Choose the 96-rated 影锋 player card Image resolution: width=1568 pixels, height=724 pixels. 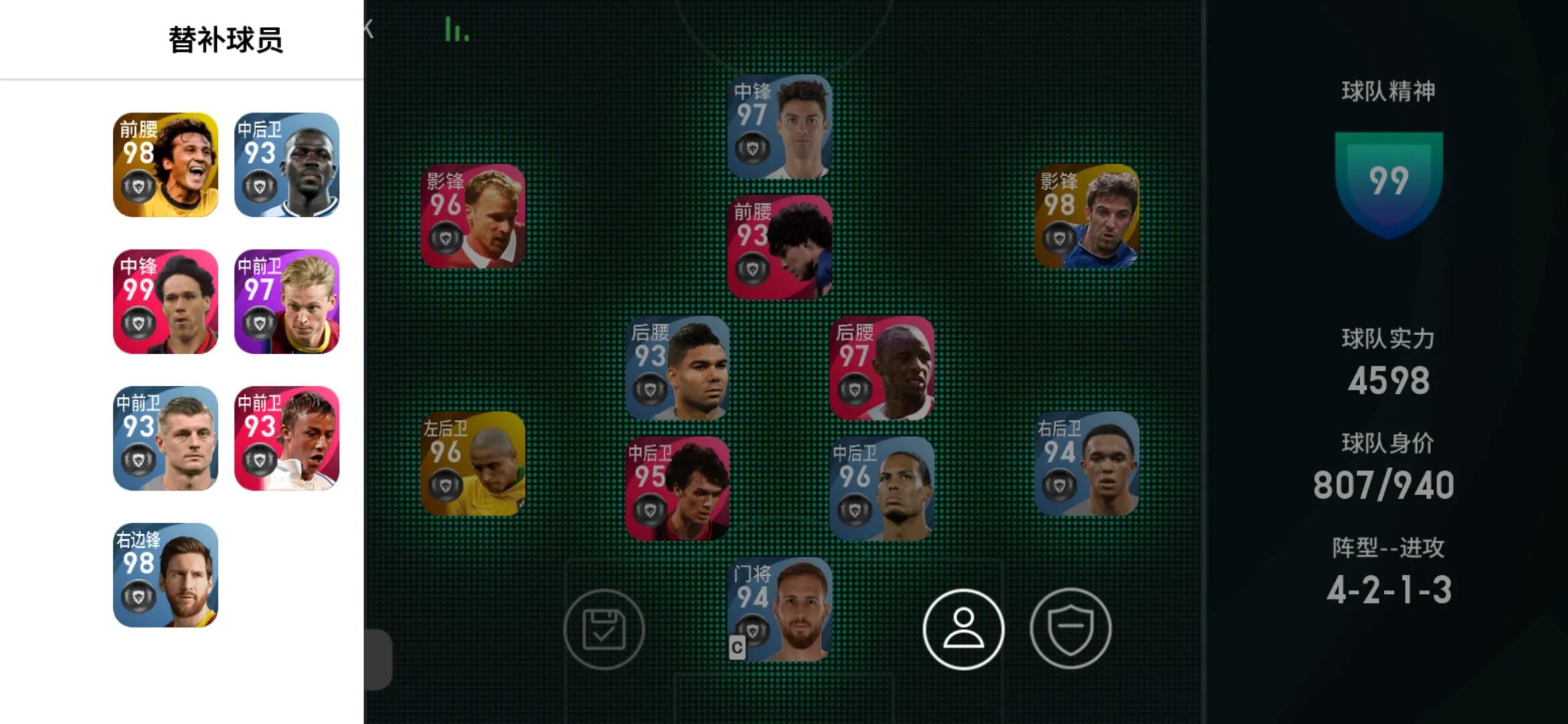(473, 217)
